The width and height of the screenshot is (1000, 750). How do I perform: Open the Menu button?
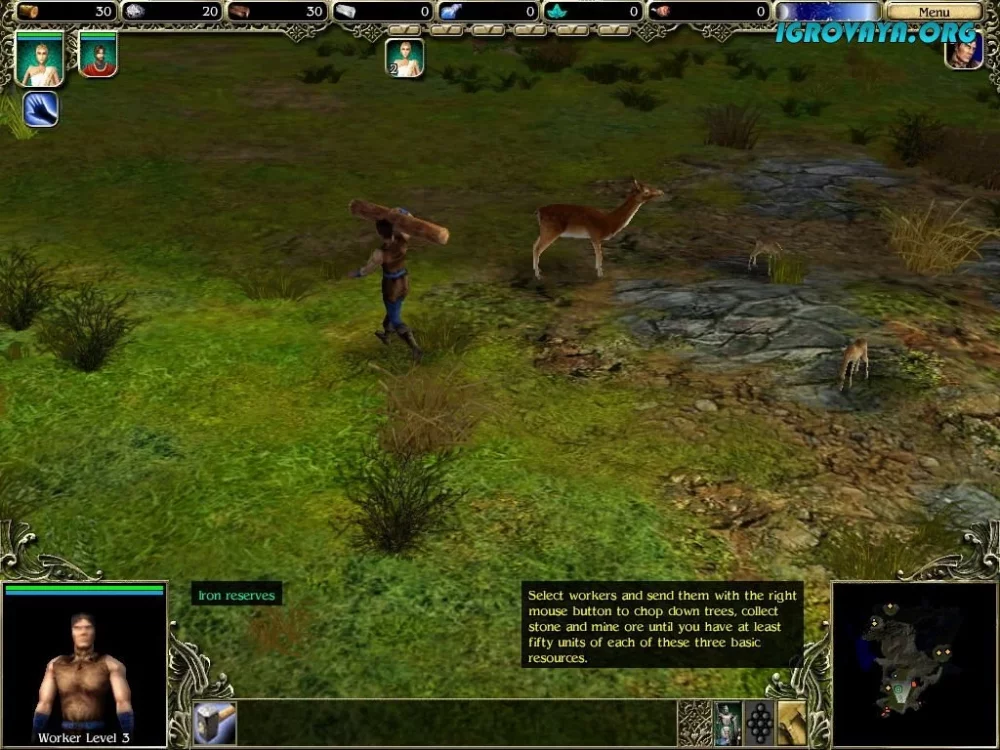point(933,12)
